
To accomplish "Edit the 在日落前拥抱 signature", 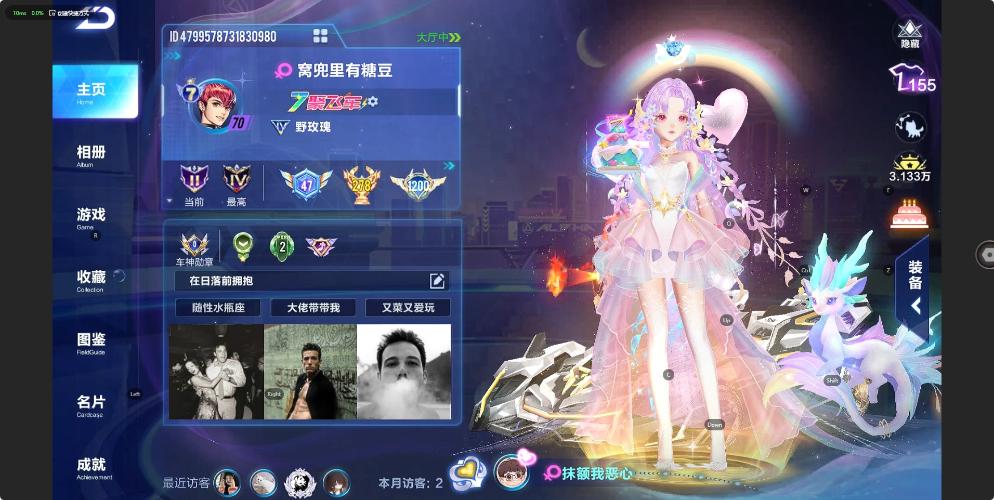I will coord(437,281).
